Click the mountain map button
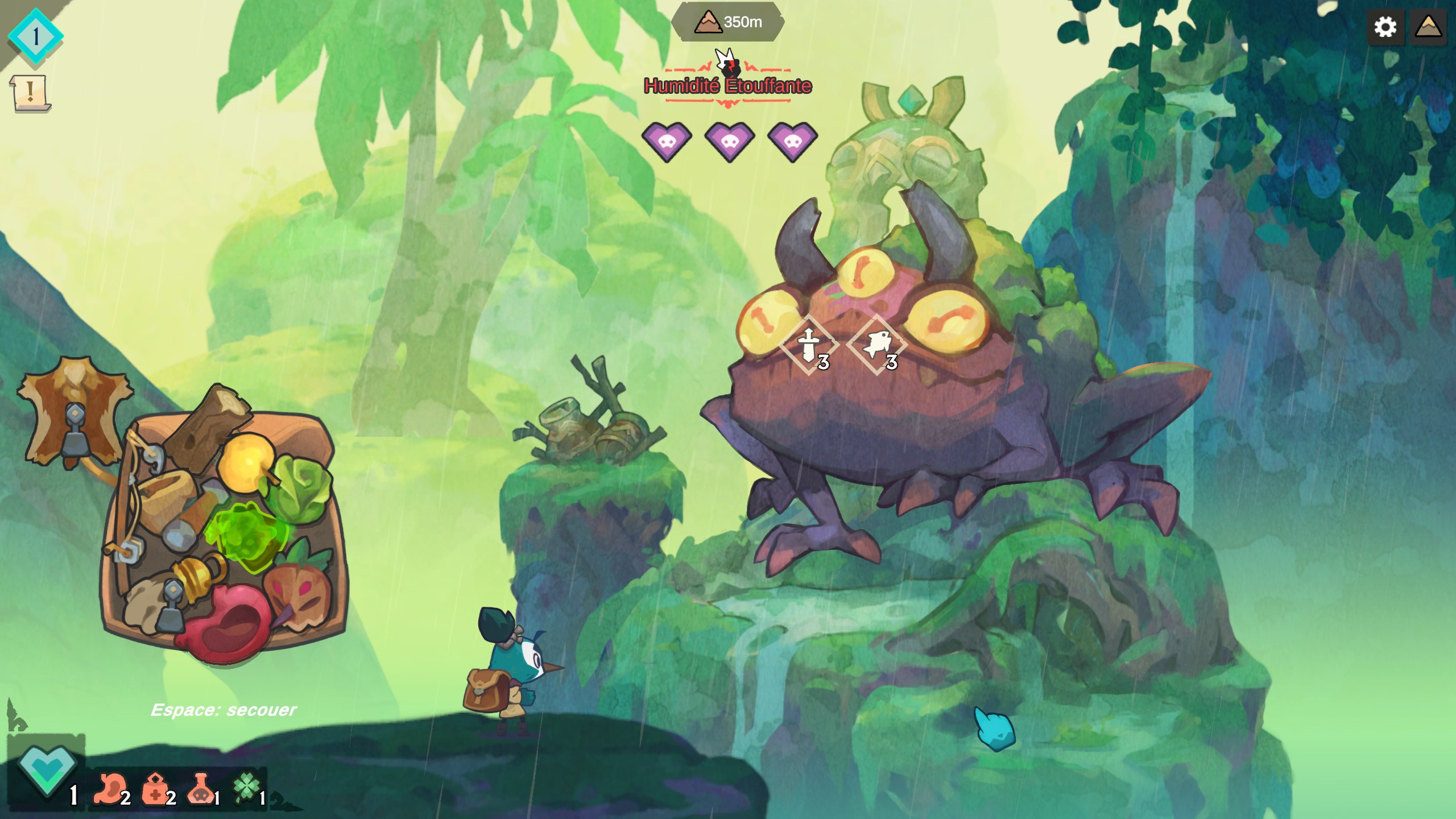The image size is (1456, 819). click(x=1428, y=27)
